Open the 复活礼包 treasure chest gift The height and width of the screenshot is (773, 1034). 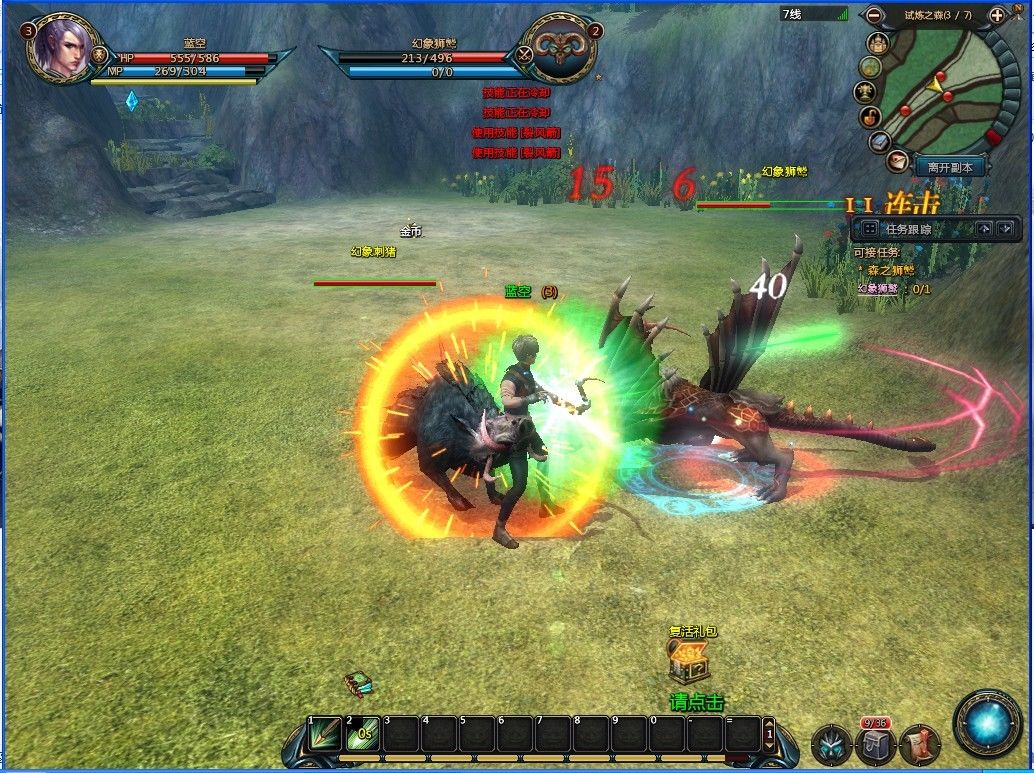pyautogui.click(x=689, y=661)
